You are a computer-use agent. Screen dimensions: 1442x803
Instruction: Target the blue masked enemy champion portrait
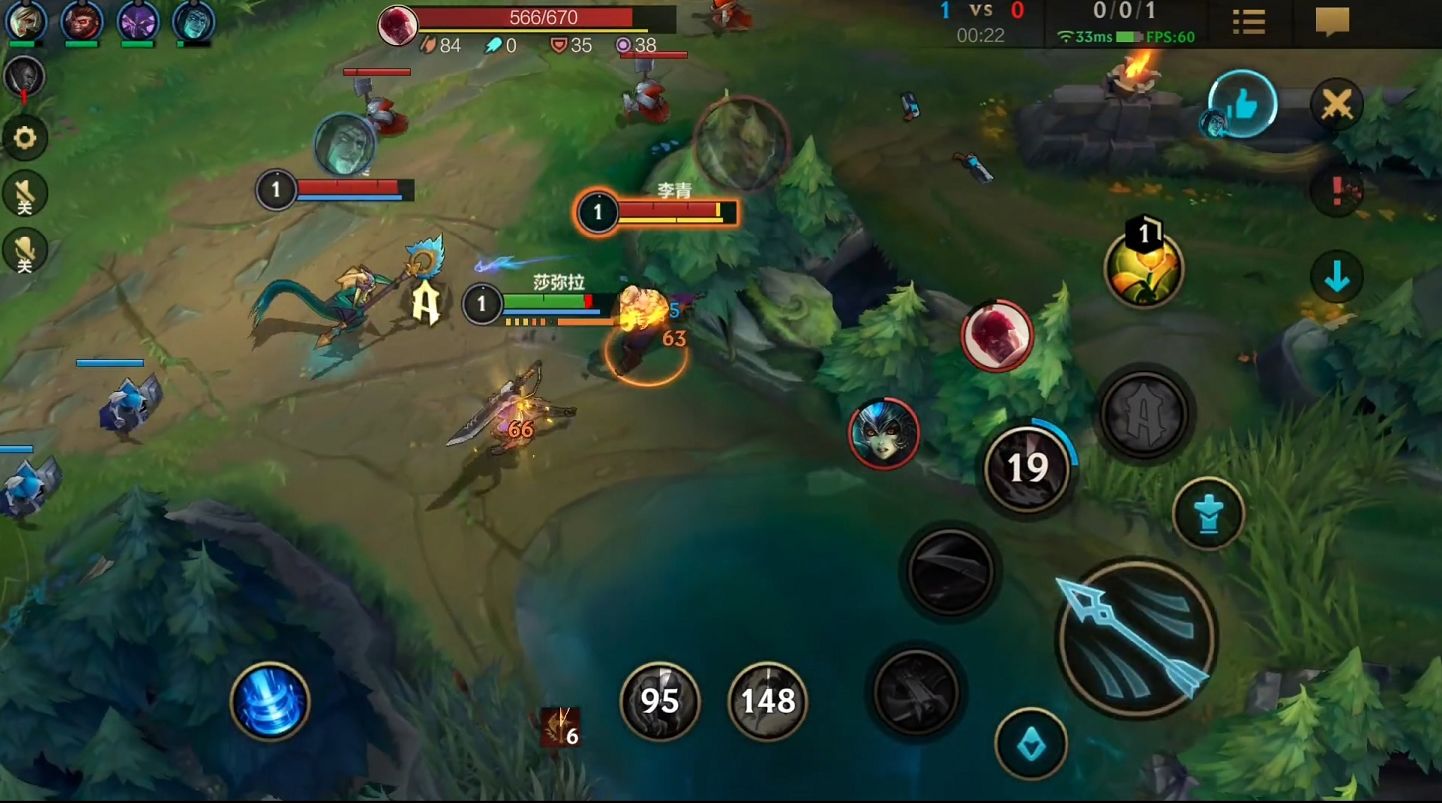point(884,433)
